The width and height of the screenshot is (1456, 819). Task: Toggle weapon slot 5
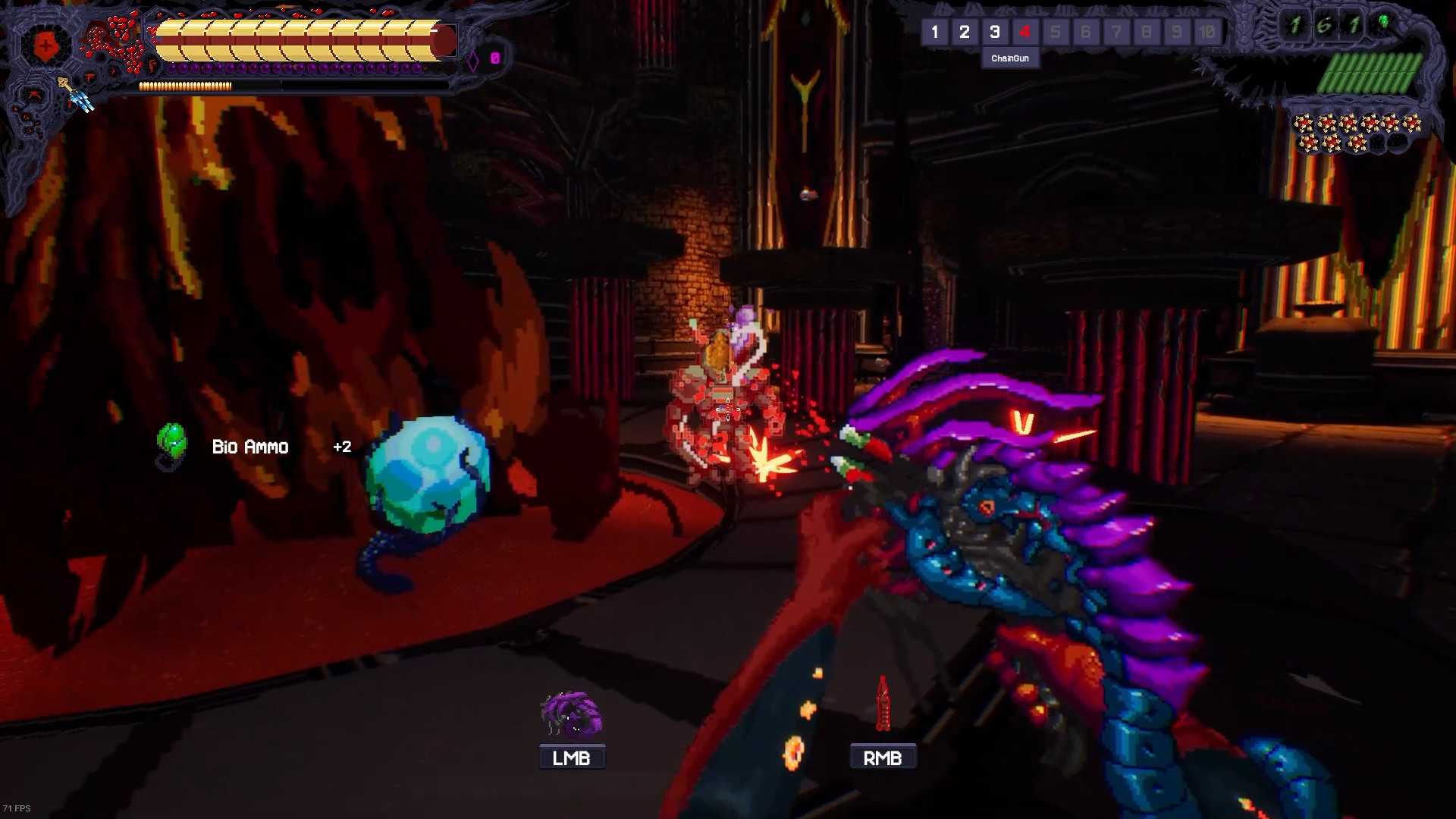pyautogui.click(x=1055, y=32)
